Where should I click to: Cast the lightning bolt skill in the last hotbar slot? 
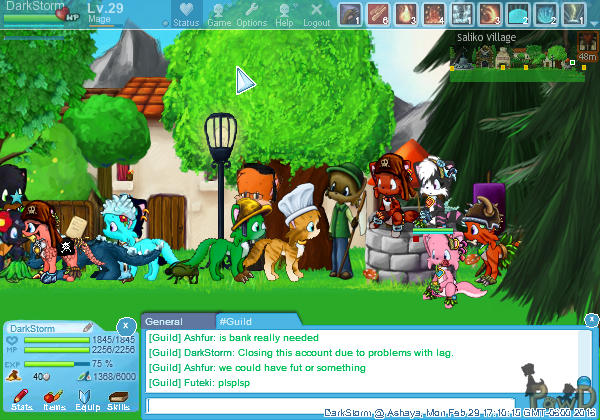point(574,14)
